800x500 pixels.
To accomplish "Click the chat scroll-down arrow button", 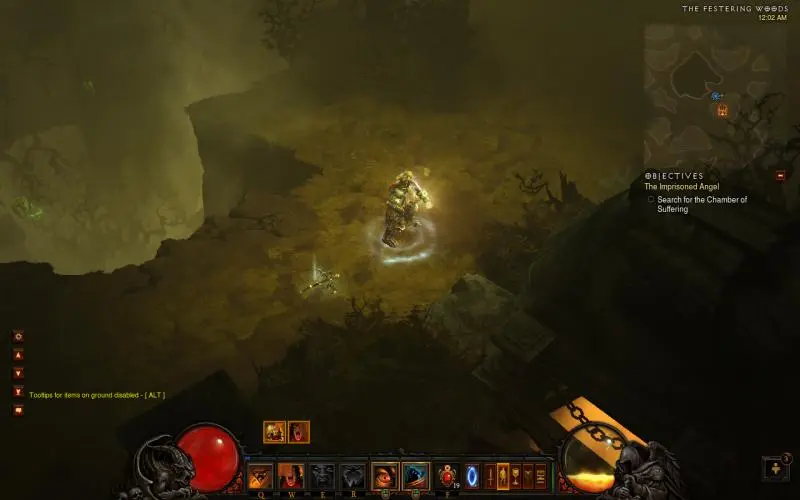I will 18,373.
